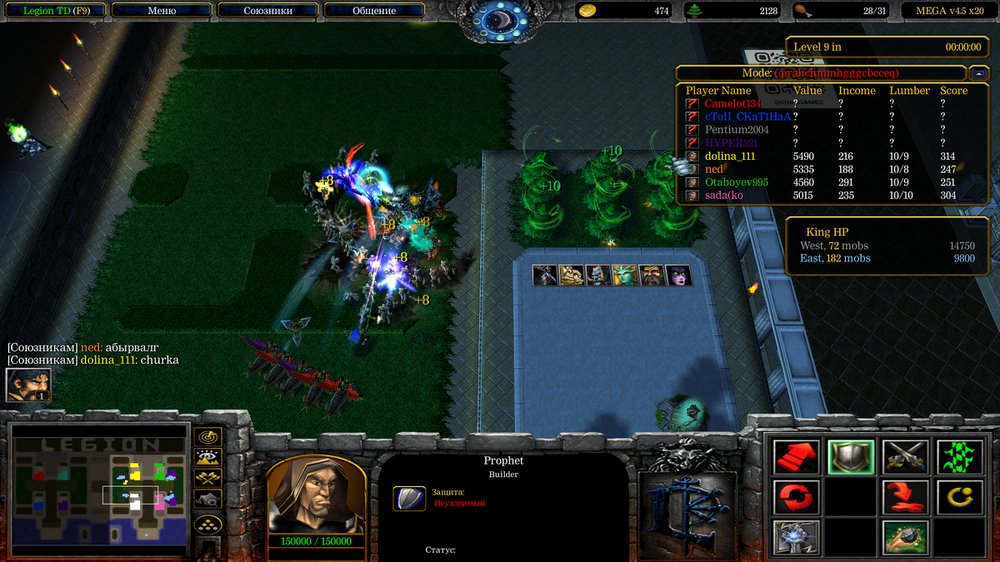Image resolution: width=1000 pixels, height=562 pixels.
Task: Open the Союзники allies panel
Action: [268, 11]
